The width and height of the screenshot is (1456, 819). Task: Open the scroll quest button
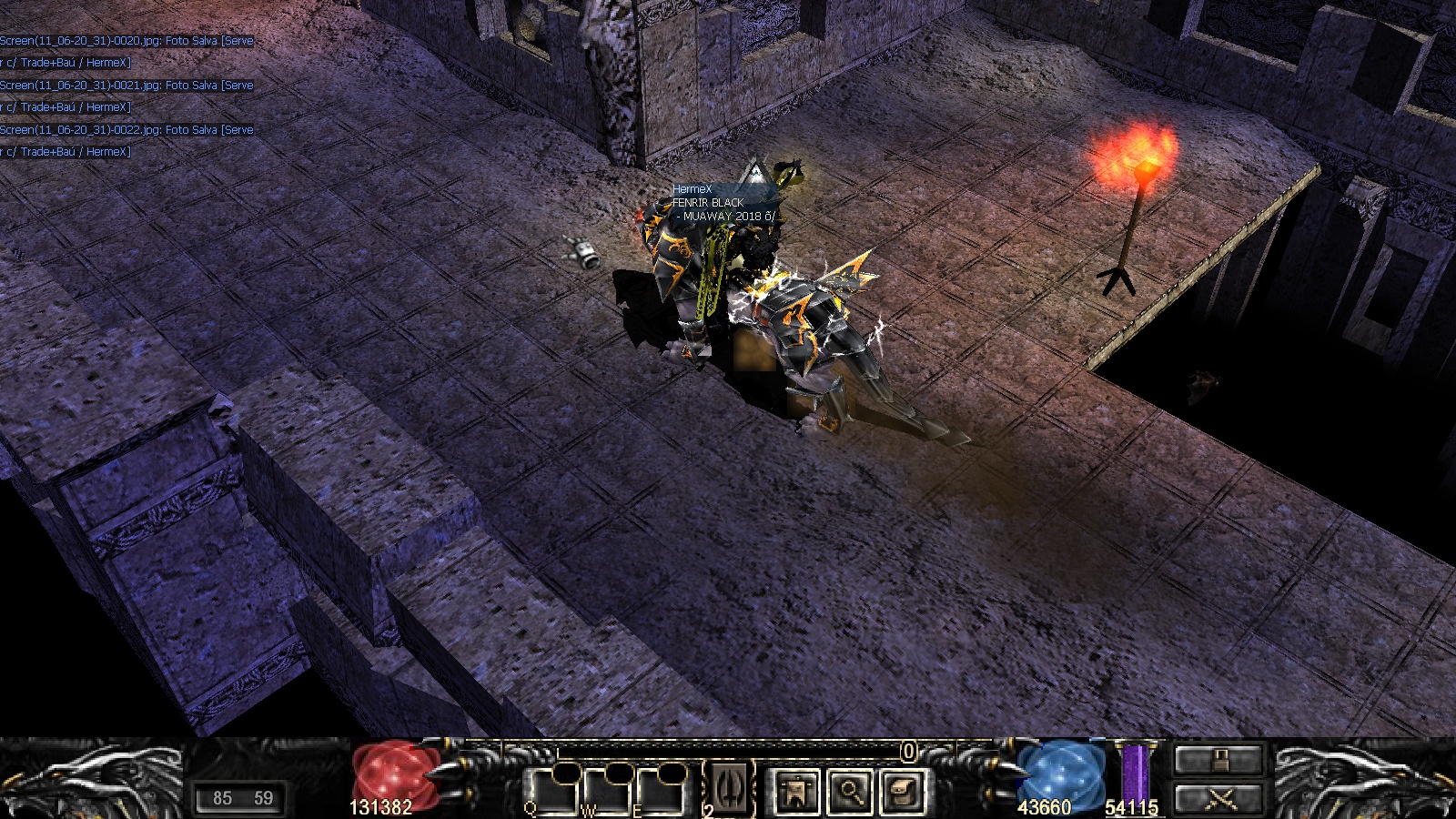(x=903, y=792)
